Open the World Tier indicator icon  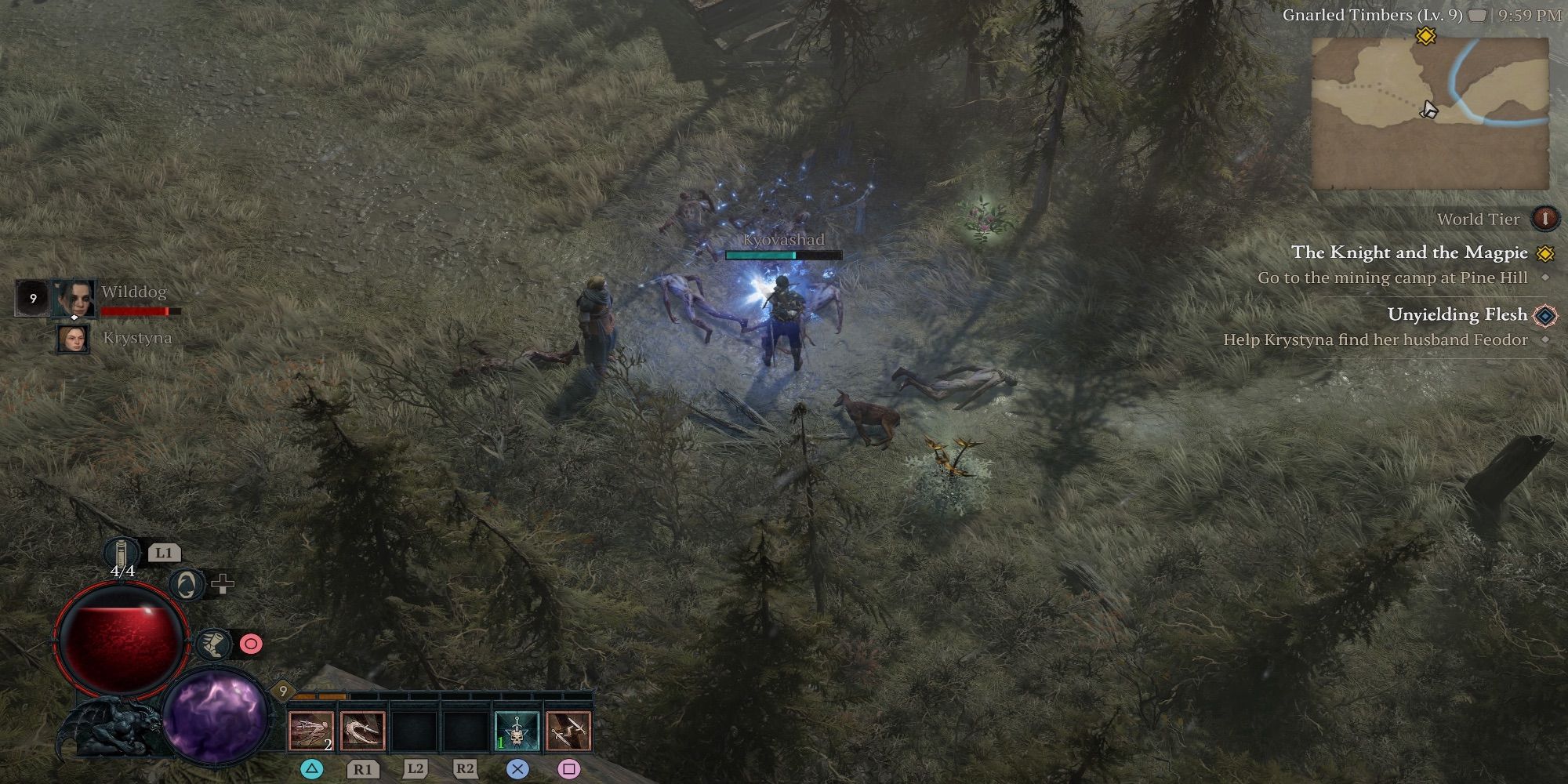click(1546, 219)
